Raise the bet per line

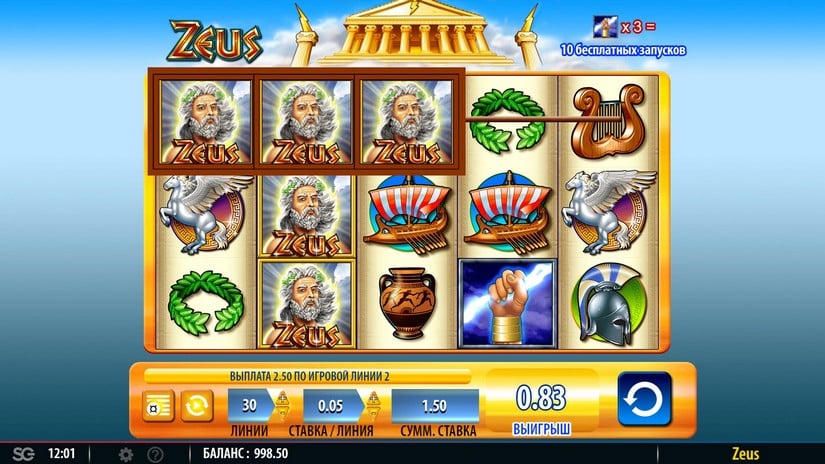[373, 397]
